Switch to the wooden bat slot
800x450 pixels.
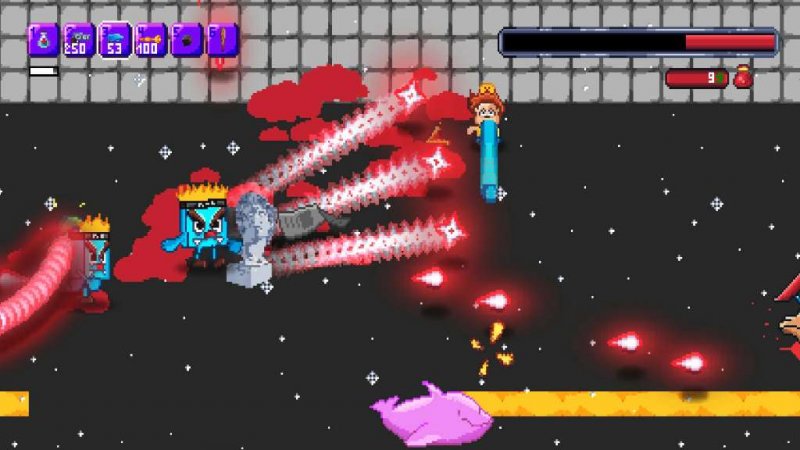click(223, 41)
